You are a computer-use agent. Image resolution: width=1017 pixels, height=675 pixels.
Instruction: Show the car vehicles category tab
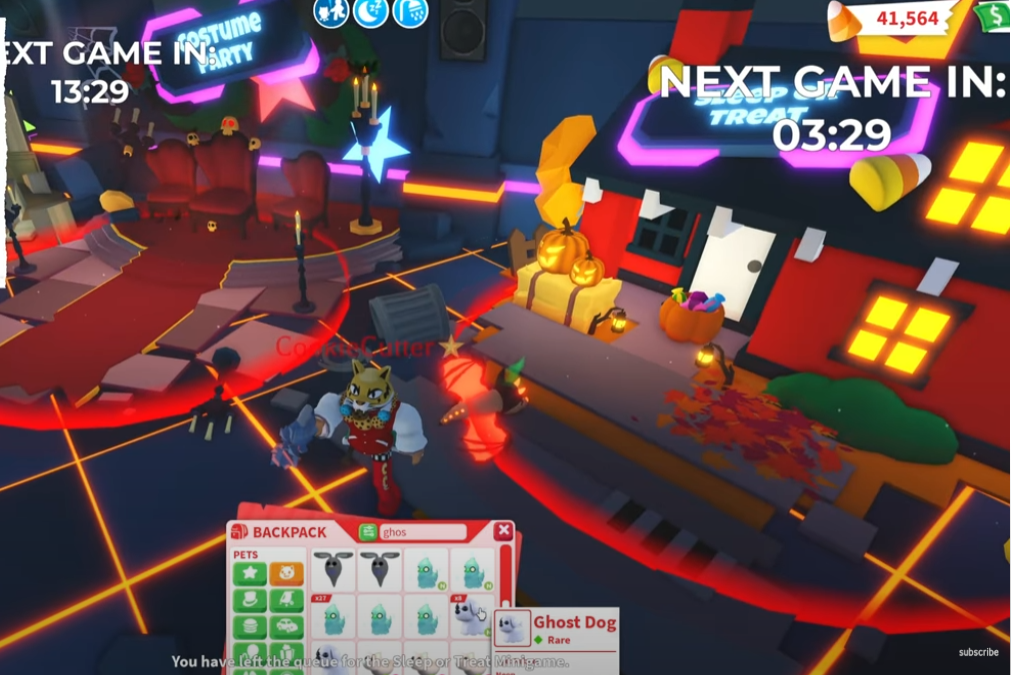pos(286,628)
